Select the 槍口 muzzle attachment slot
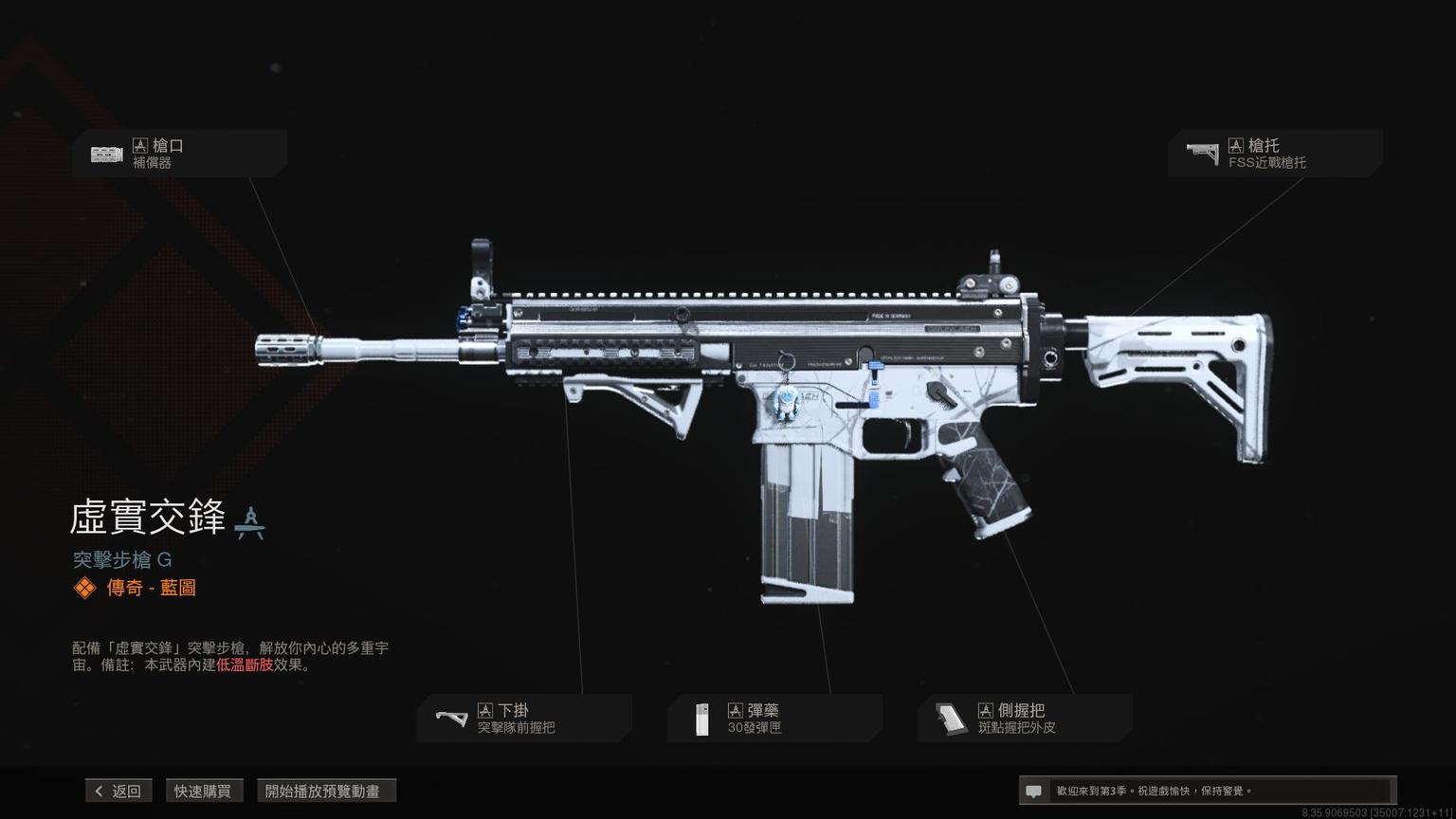 pos(179,154)
